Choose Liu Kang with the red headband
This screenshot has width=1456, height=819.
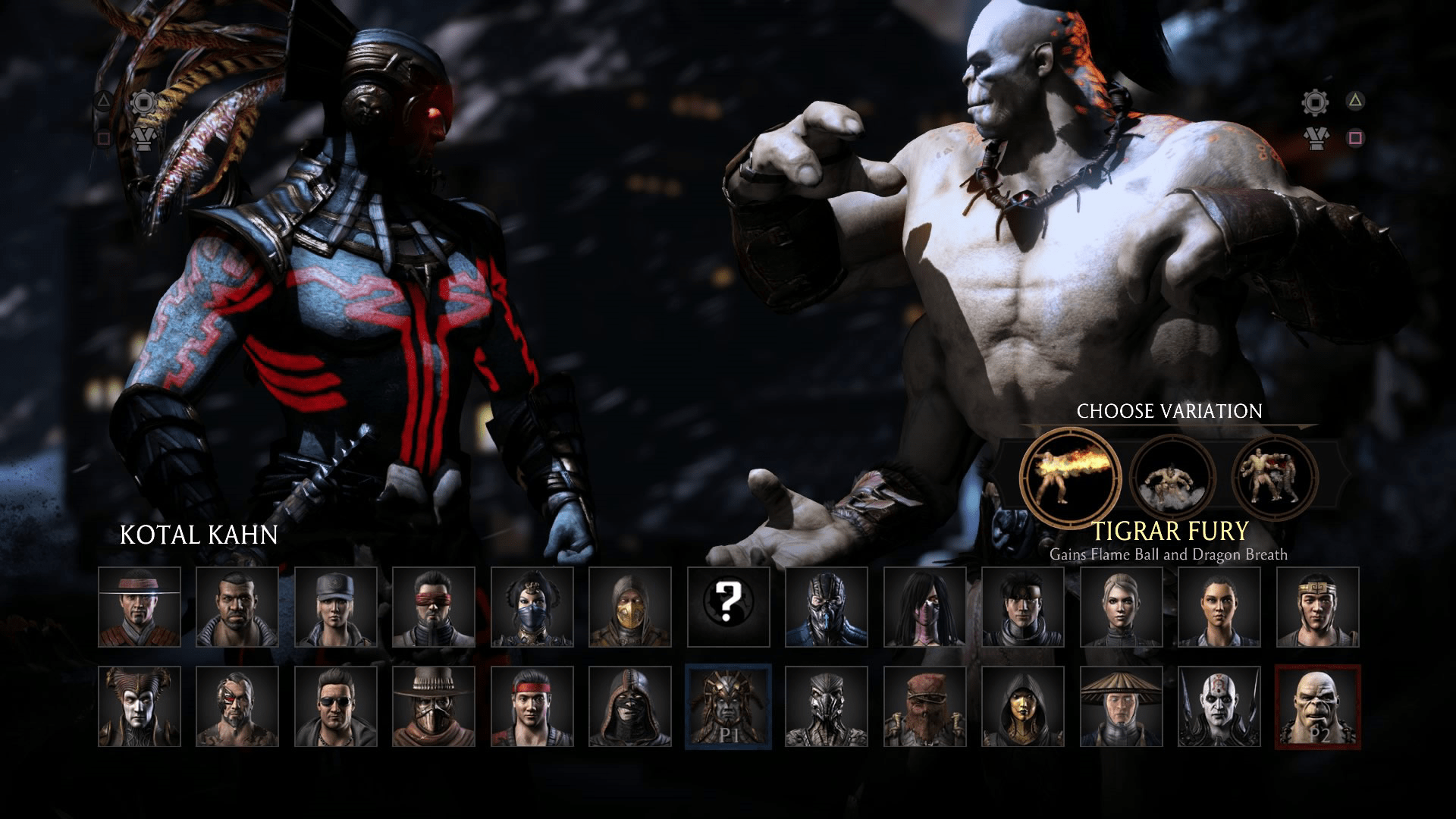point(532,706)
